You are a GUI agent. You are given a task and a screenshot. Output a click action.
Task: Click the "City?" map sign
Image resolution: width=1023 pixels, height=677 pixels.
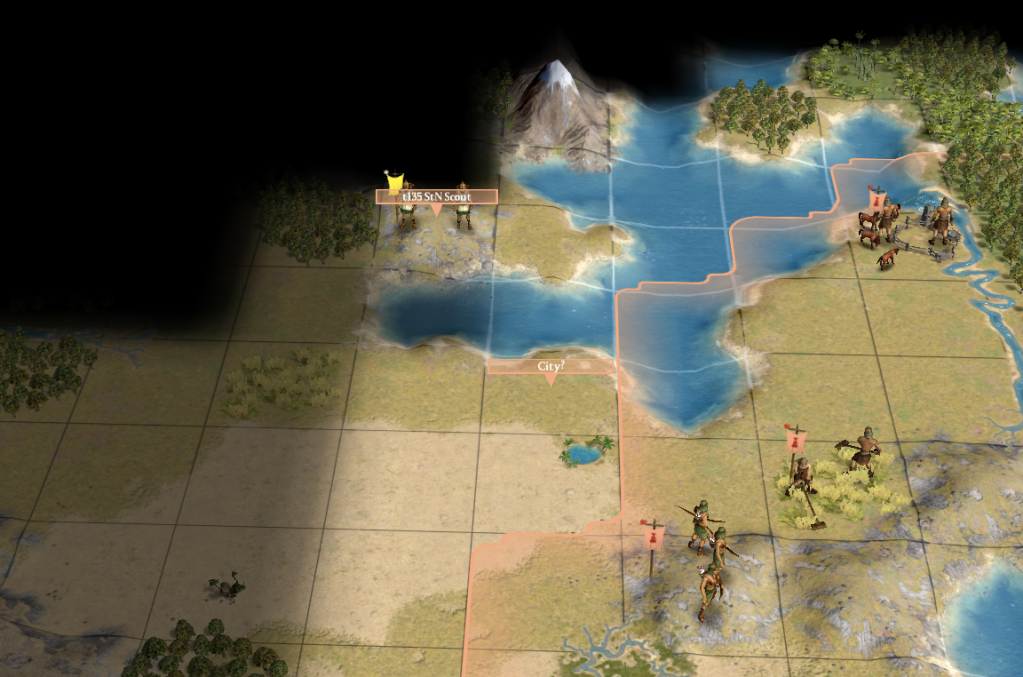point(549,366)
